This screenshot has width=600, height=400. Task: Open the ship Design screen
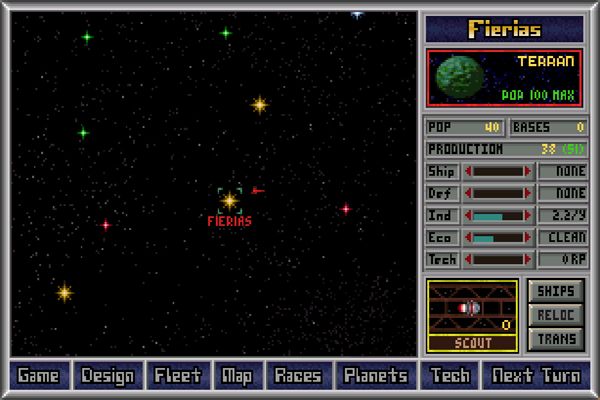(108, 376)
